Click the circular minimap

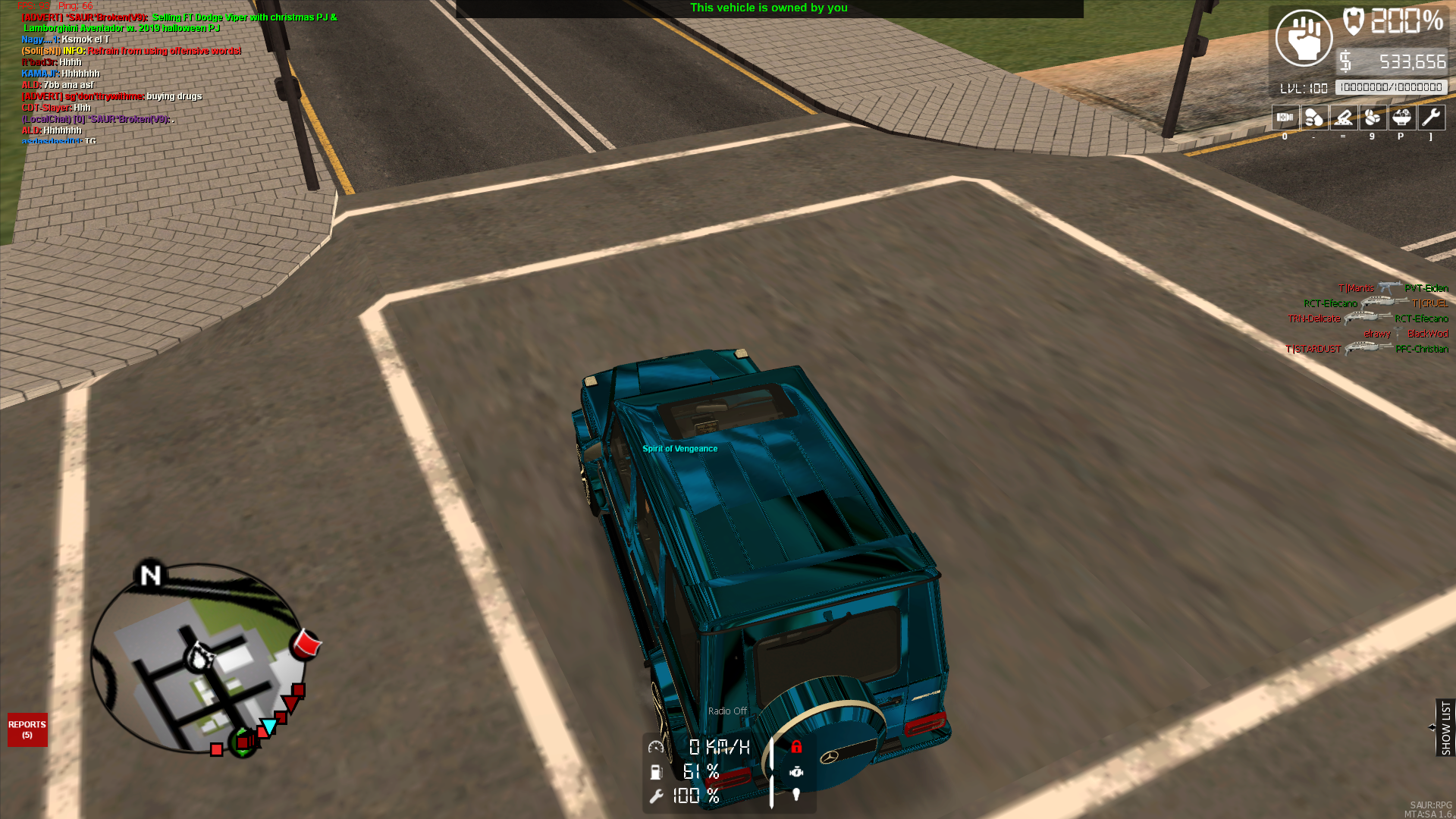(197, 658)
